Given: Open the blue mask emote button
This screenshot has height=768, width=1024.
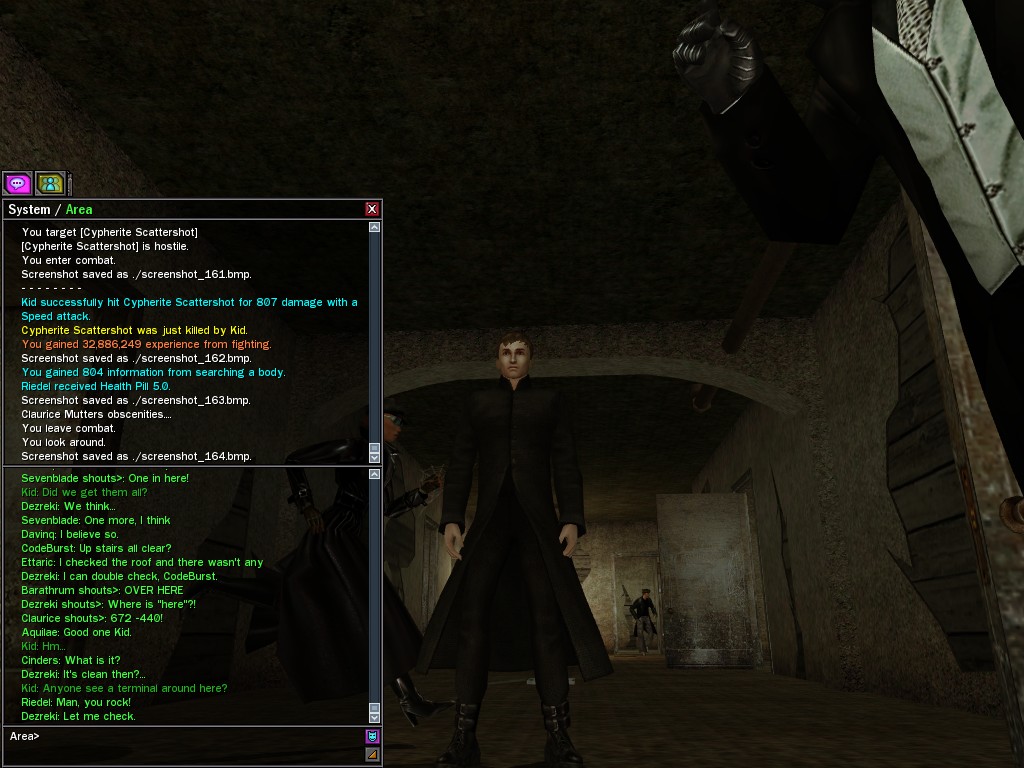Looking at the screenshot, I should pos(372,736).
